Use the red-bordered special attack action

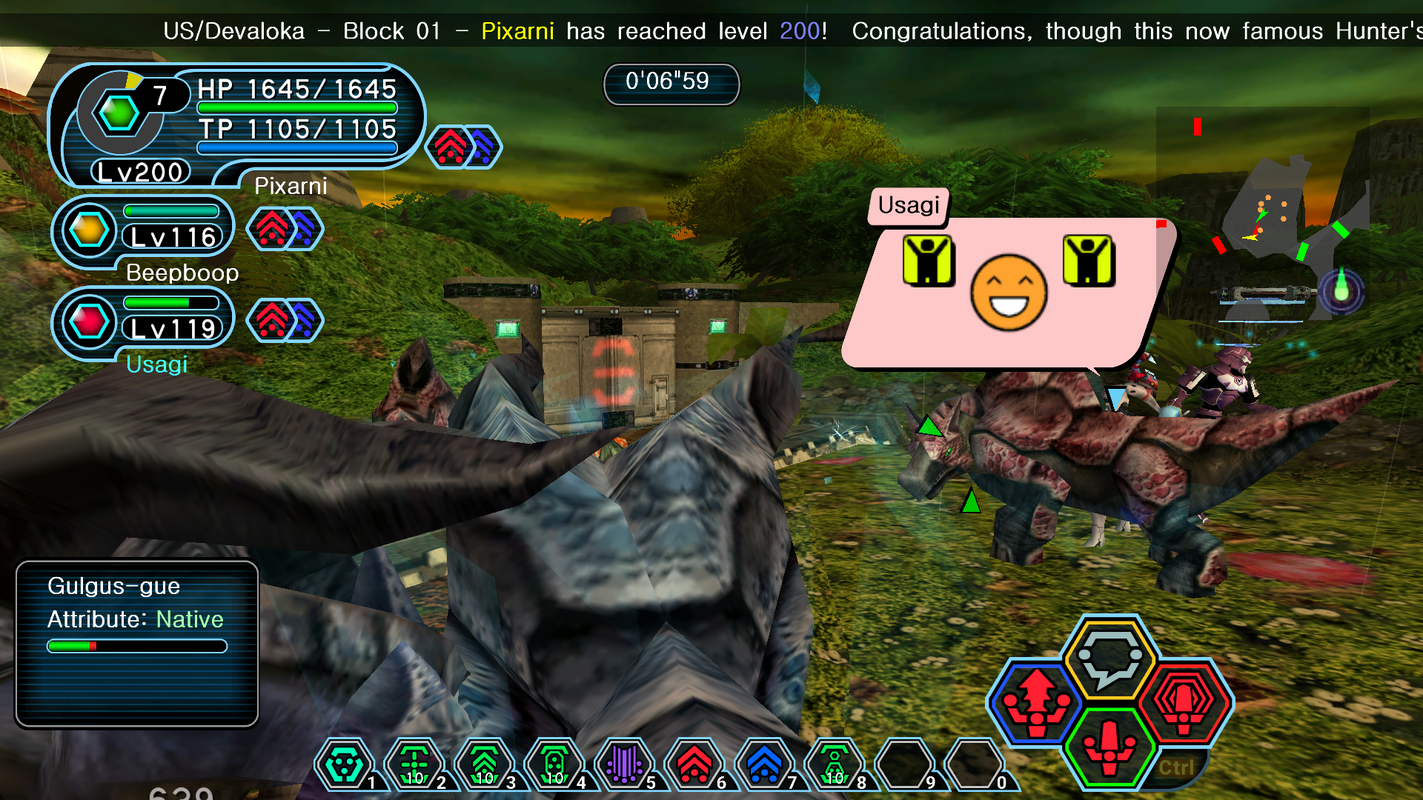[1183, 702]
